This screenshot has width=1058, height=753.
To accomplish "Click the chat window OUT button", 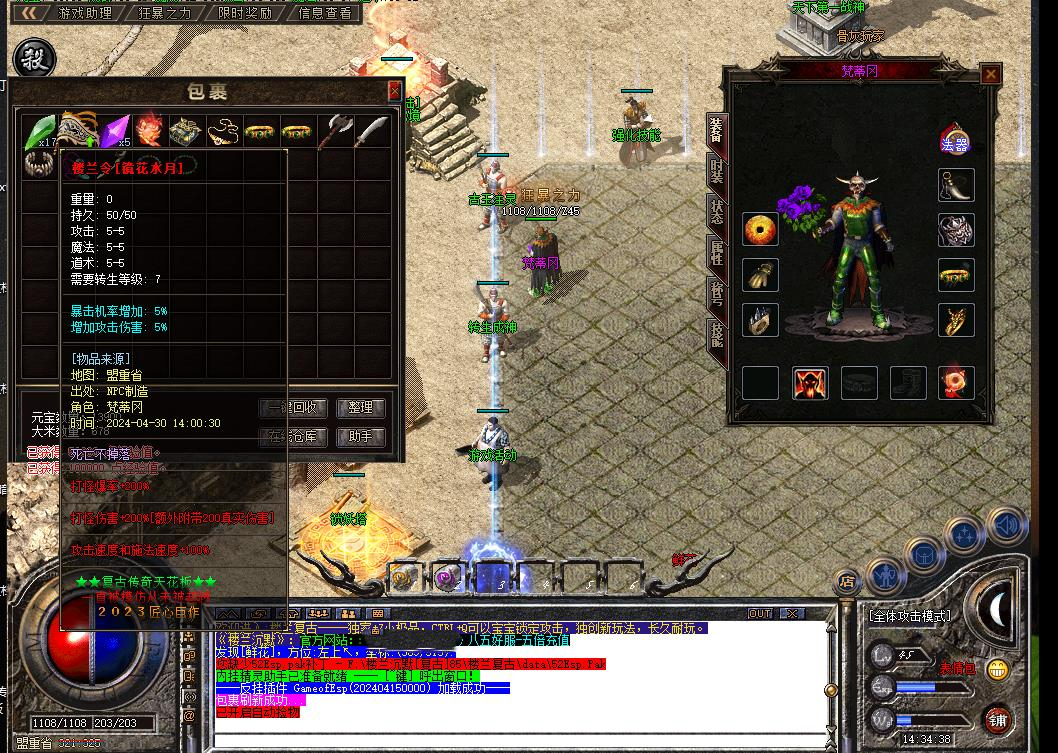I will click(760, 613).
